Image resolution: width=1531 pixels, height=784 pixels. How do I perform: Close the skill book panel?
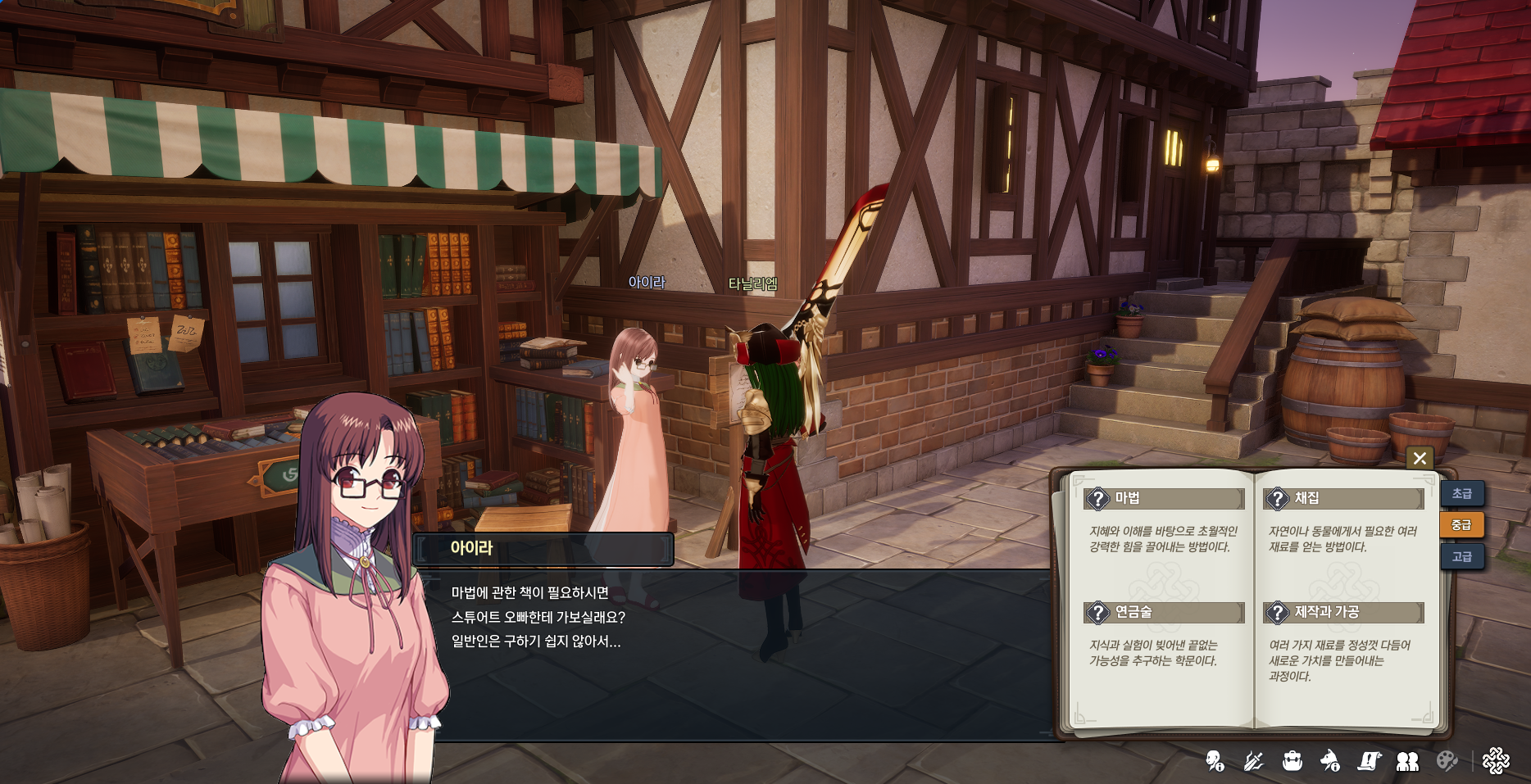pyautogui.click(x=1420, y=458)
